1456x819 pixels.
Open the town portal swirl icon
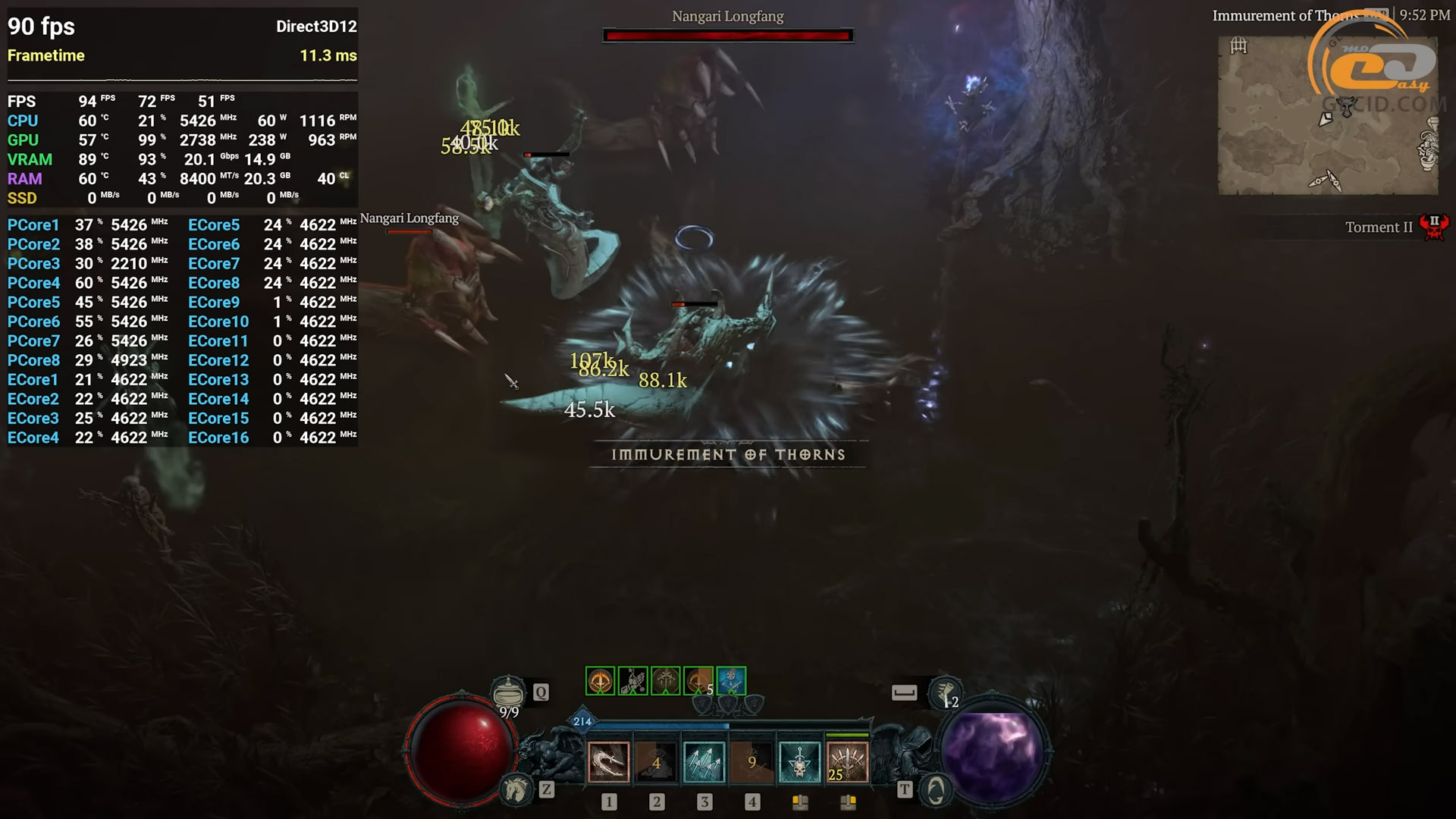click(936, 790)
